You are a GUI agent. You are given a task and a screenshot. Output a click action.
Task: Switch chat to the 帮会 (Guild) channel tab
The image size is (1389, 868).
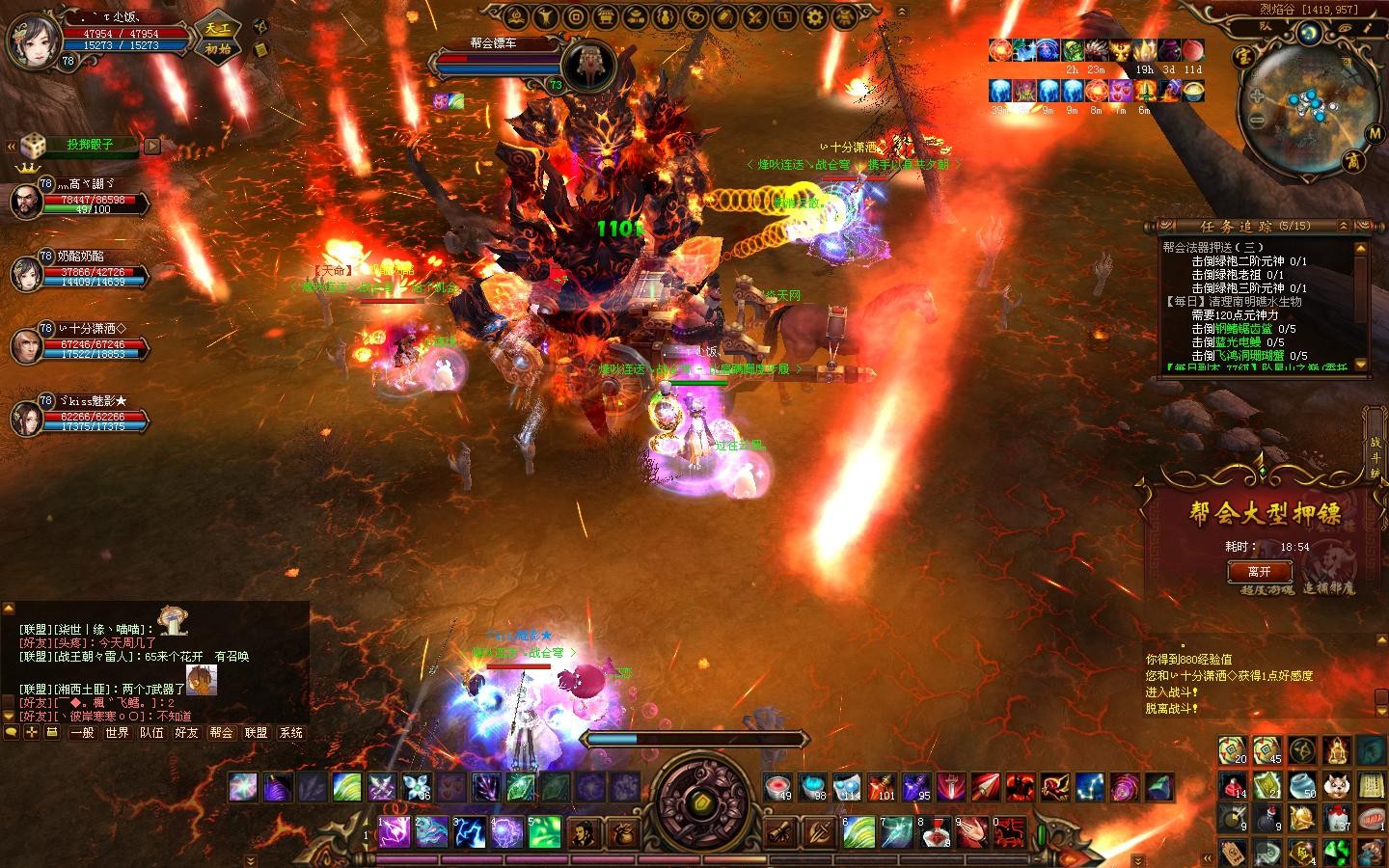221,733
